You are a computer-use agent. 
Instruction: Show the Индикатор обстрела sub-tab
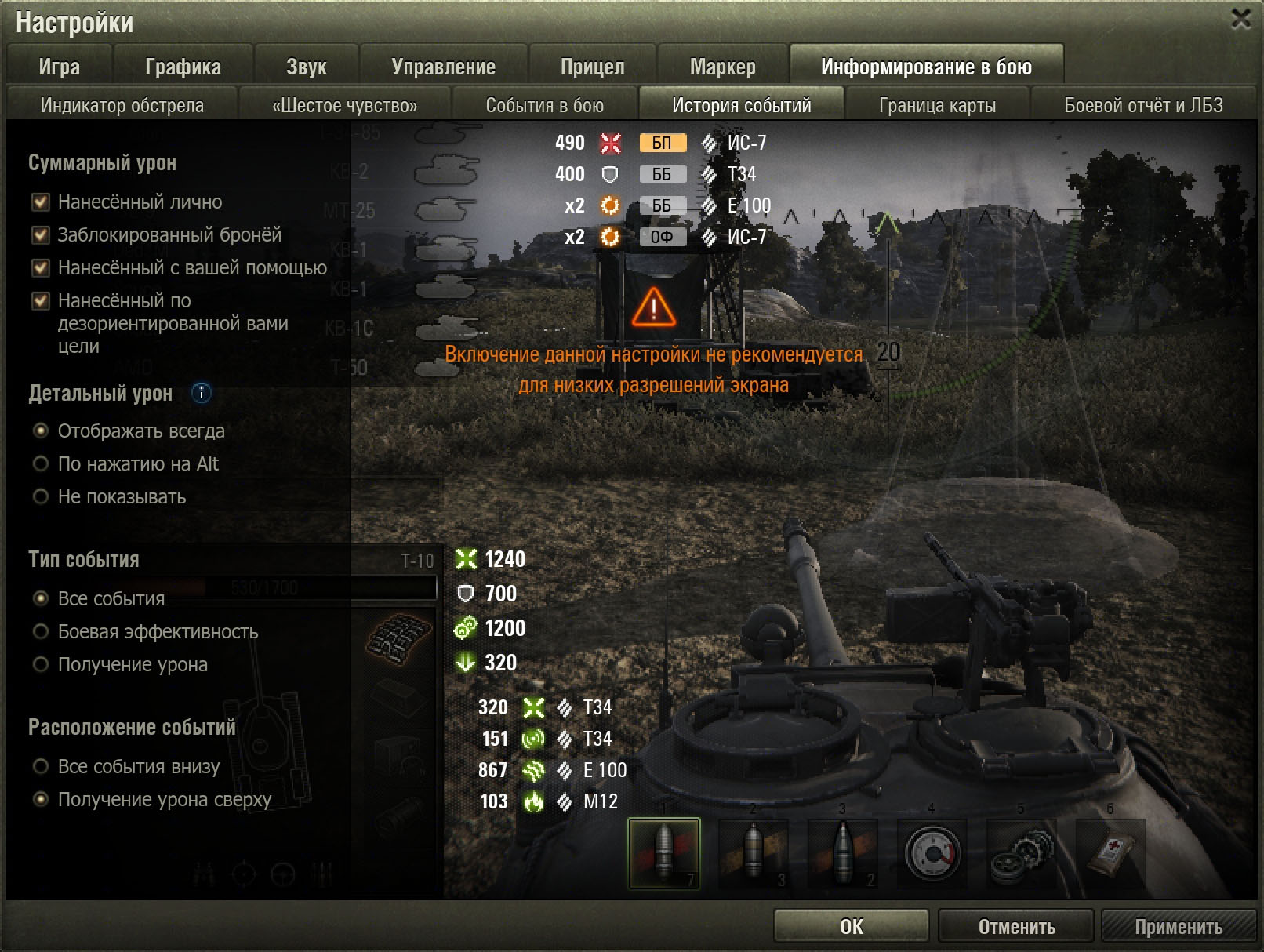click(122, 105)
